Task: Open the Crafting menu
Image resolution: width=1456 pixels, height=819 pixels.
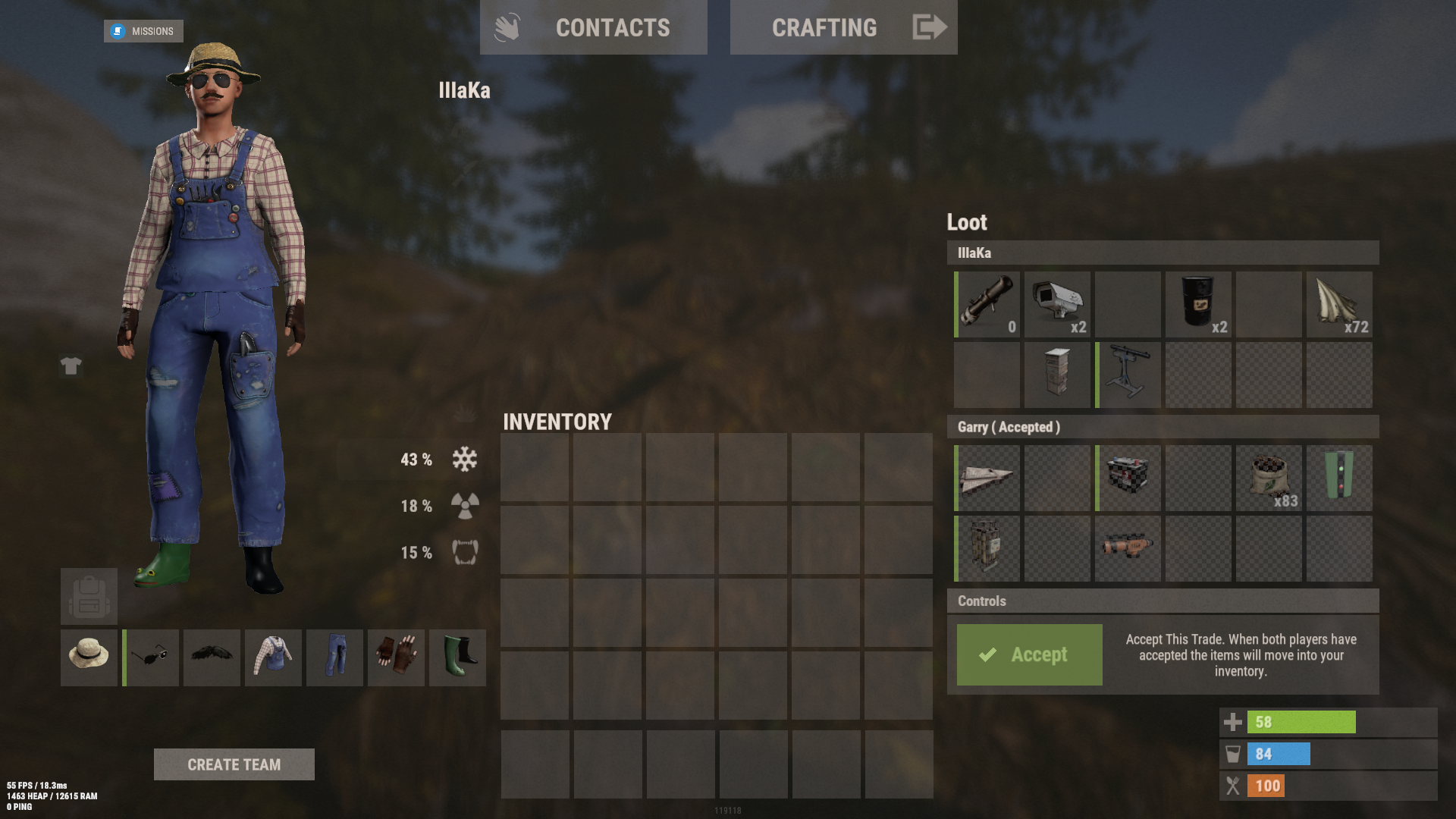Action: [824, 27]
